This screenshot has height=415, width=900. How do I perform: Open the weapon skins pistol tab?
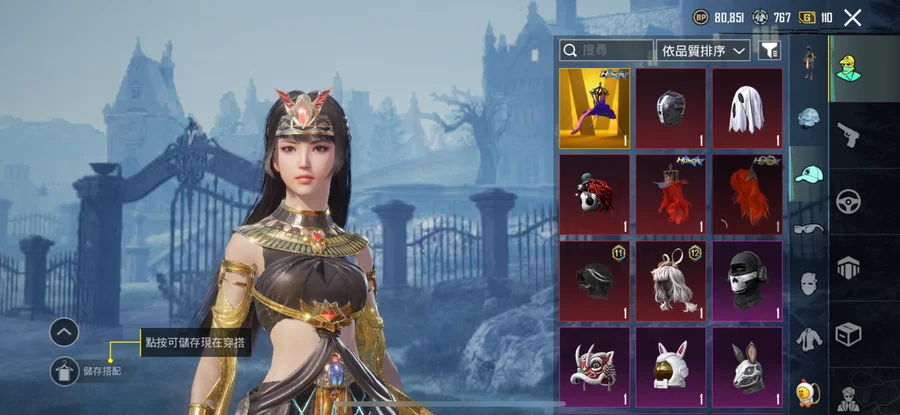pos(850,132)
